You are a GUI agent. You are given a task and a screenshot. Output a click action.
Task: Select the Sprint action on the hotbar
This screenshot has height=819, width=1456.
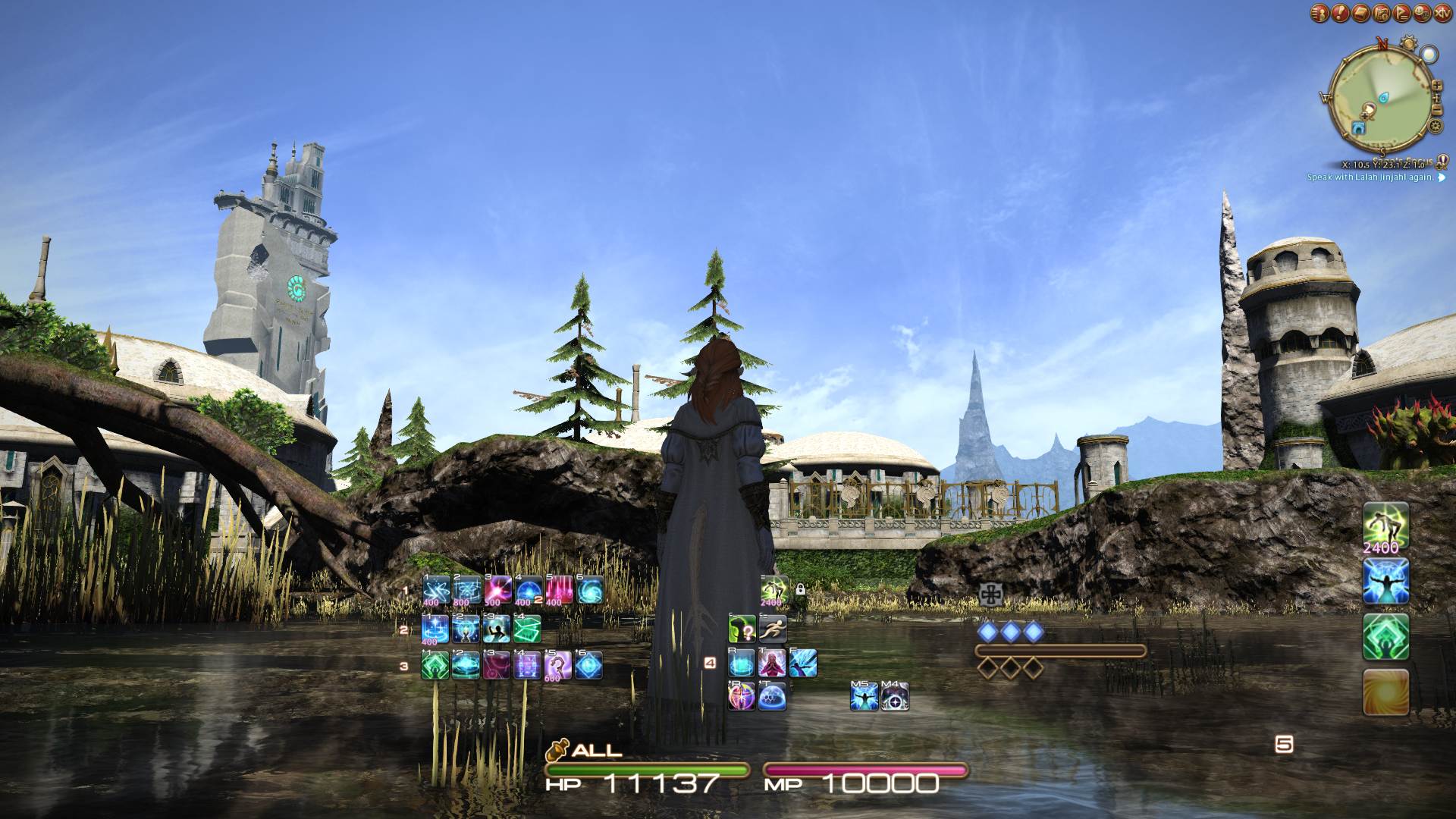tap(773, 629)
